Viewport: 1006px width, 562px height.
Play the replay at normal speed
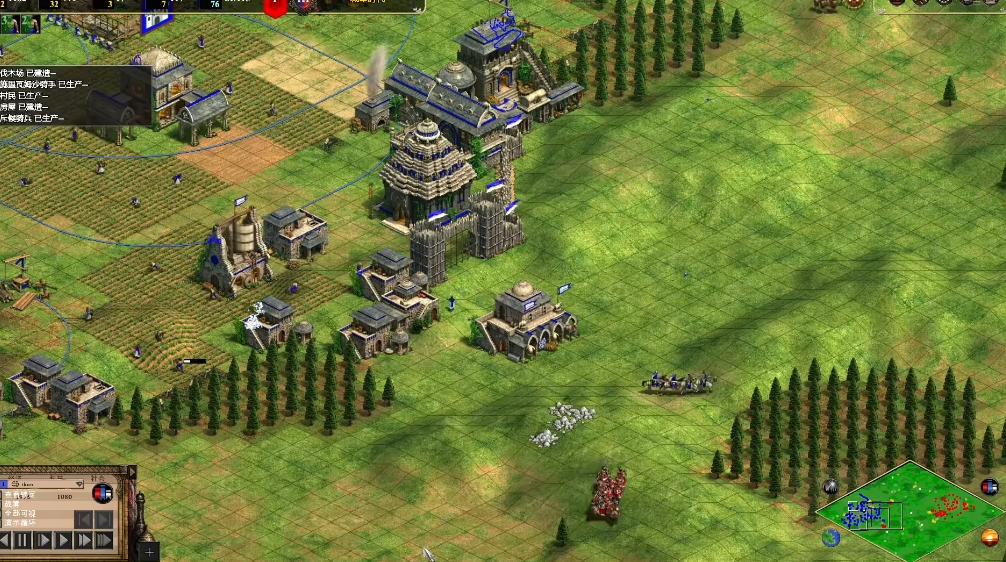click(x=63, y=540)
